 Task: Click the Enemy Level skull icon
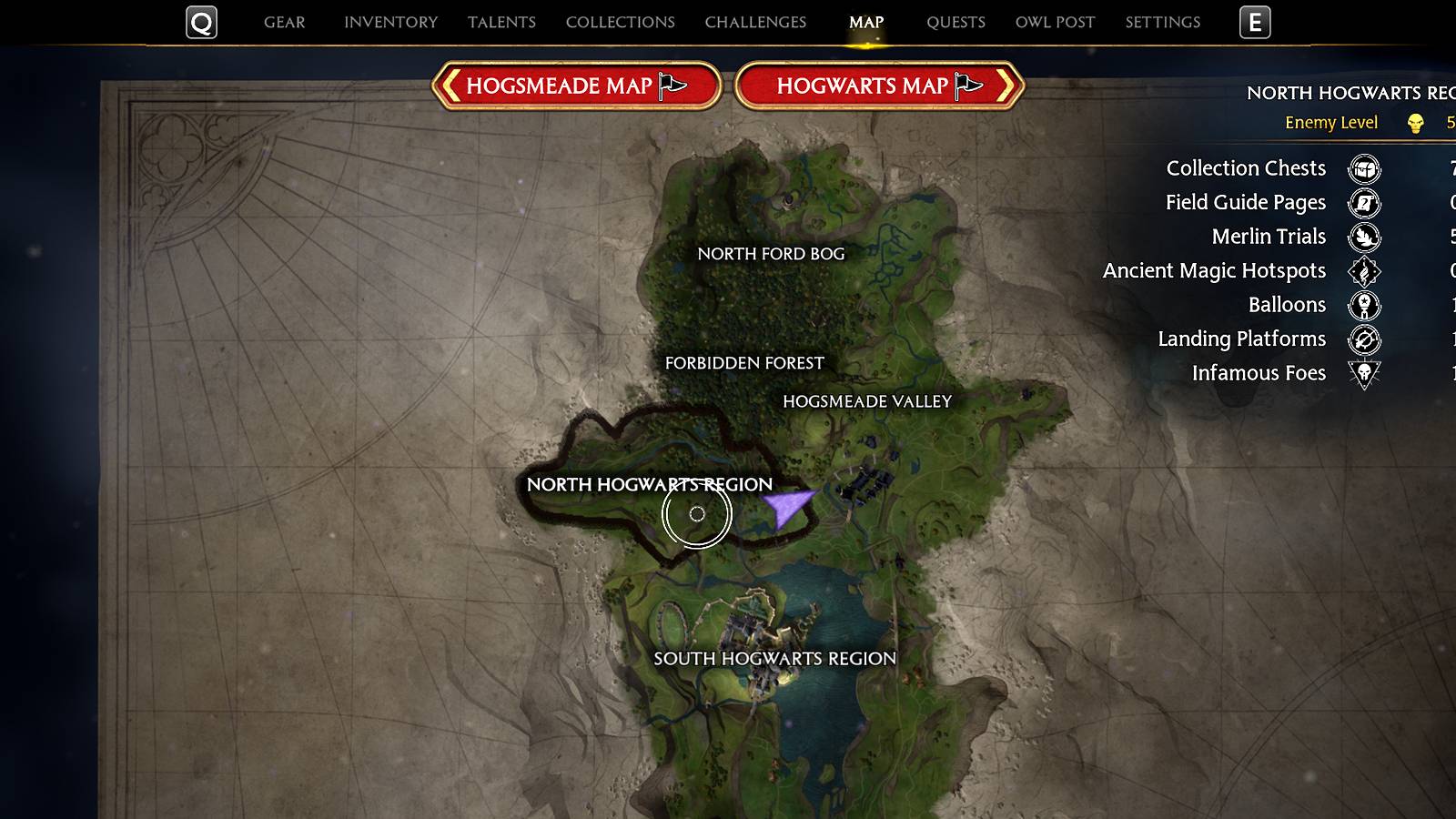coord(1414,122)
